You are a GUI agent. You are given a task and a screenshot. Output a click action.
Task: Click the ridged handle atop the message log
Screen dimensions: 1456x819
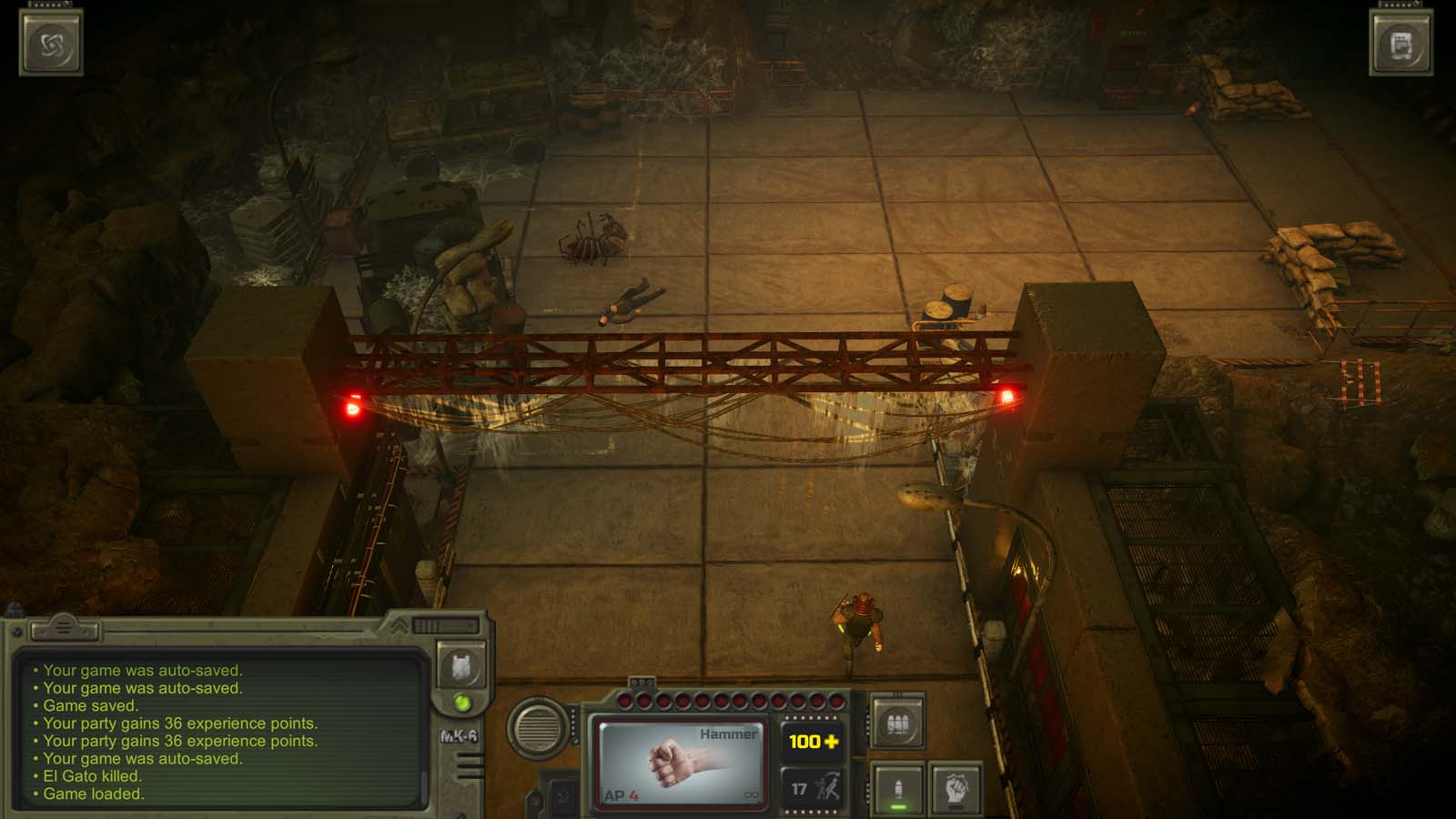(x=64, y=628)
